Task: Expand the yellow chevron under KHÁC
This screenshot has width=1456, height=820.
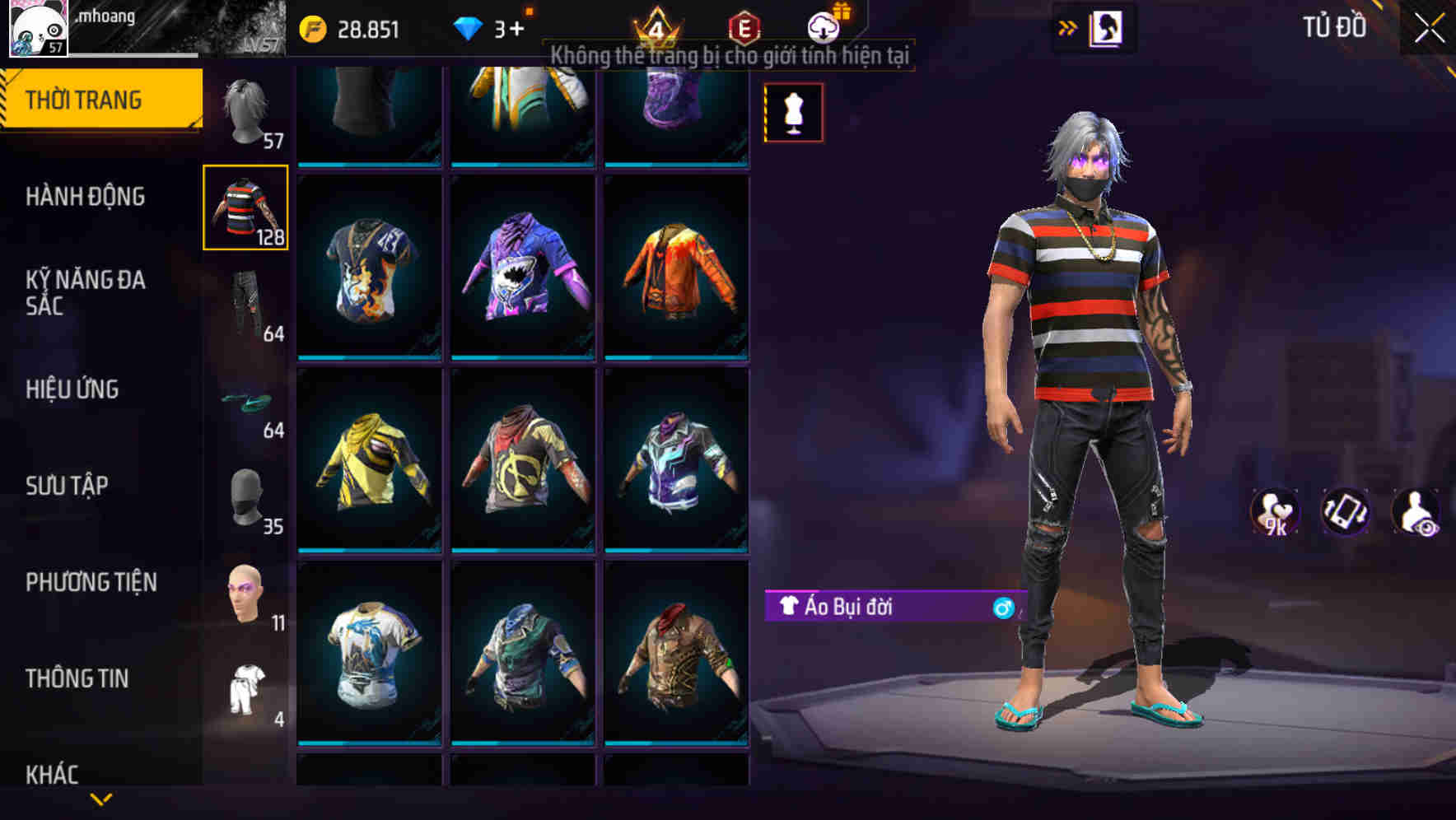Action: [100, 797]
